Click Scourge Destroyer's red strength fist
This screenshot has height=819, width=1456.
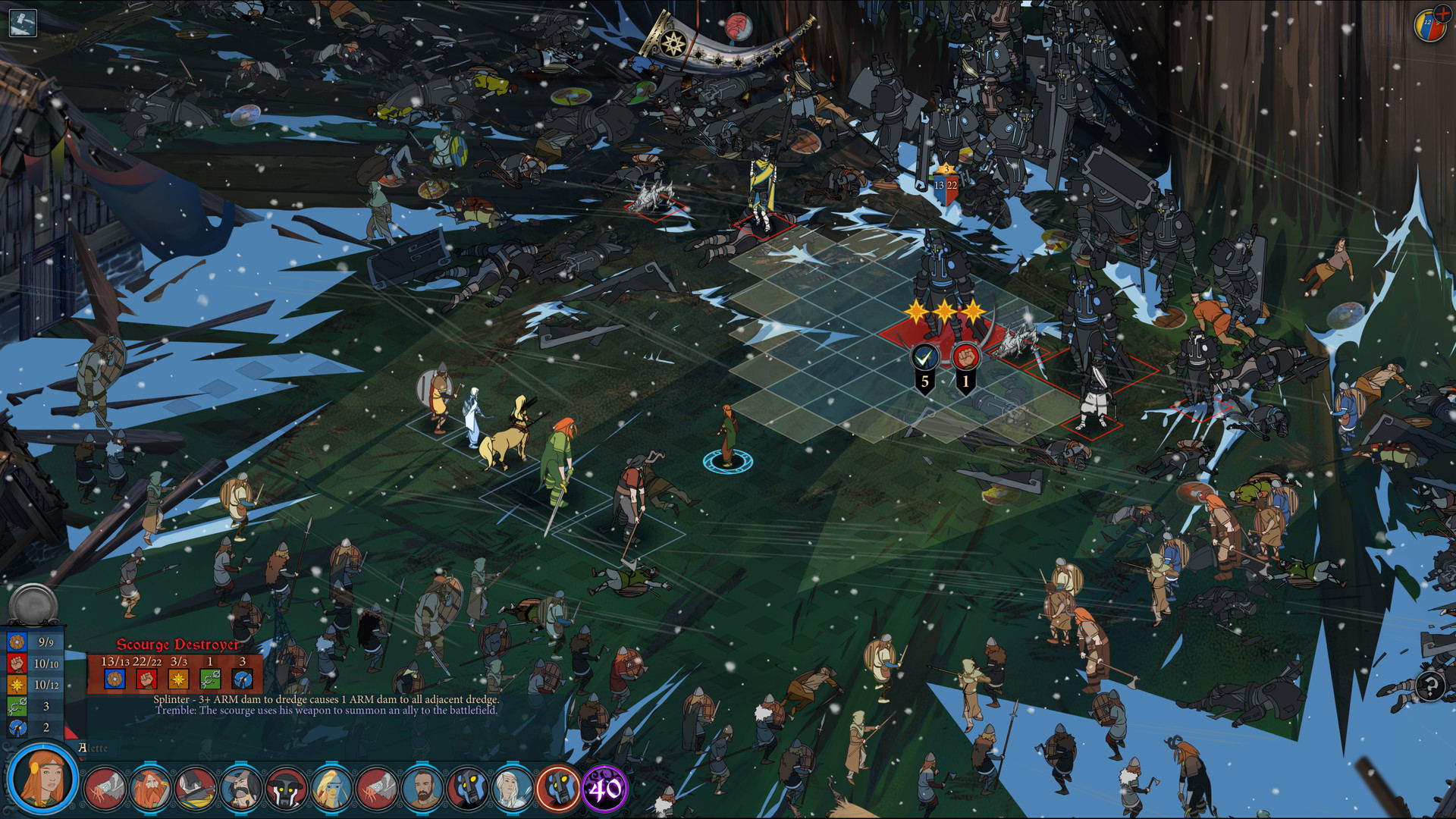[x=146, y=679]
